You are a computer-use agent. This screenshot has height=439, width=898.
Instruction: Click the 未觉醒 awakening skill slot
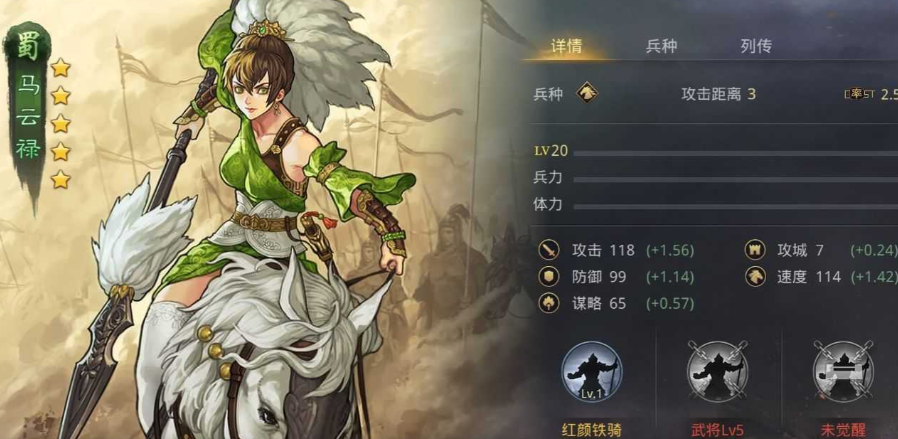[x=842, y=372]
